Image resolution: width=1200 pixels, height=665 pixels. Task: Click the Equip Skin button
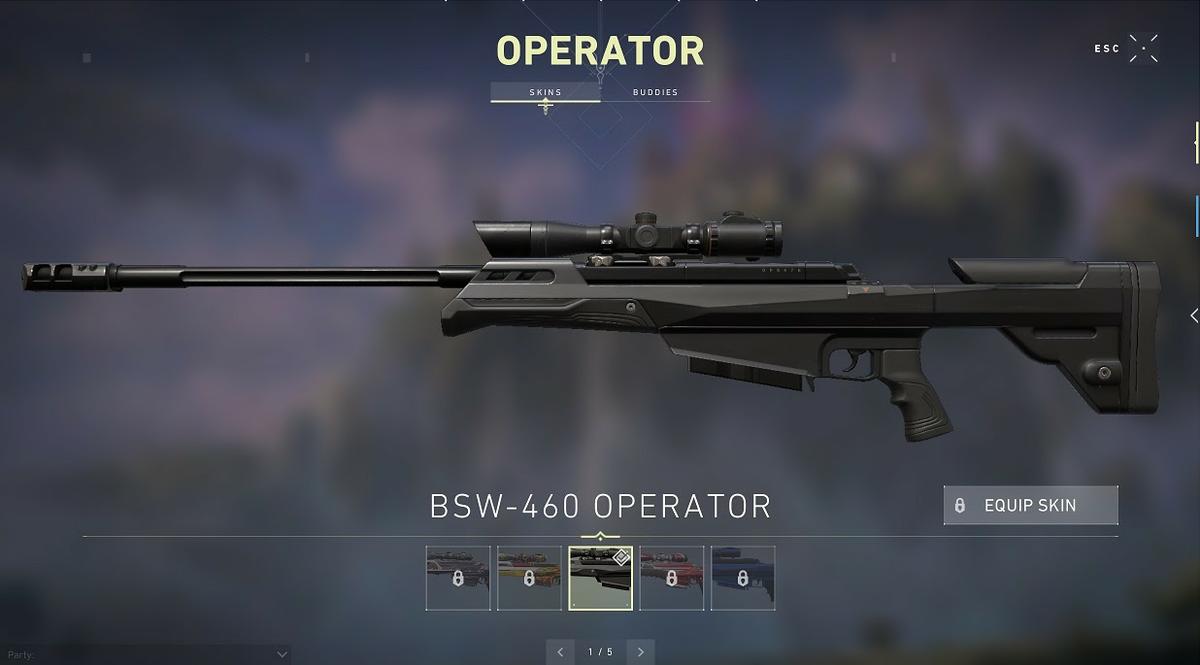(x=1030, y=506)
